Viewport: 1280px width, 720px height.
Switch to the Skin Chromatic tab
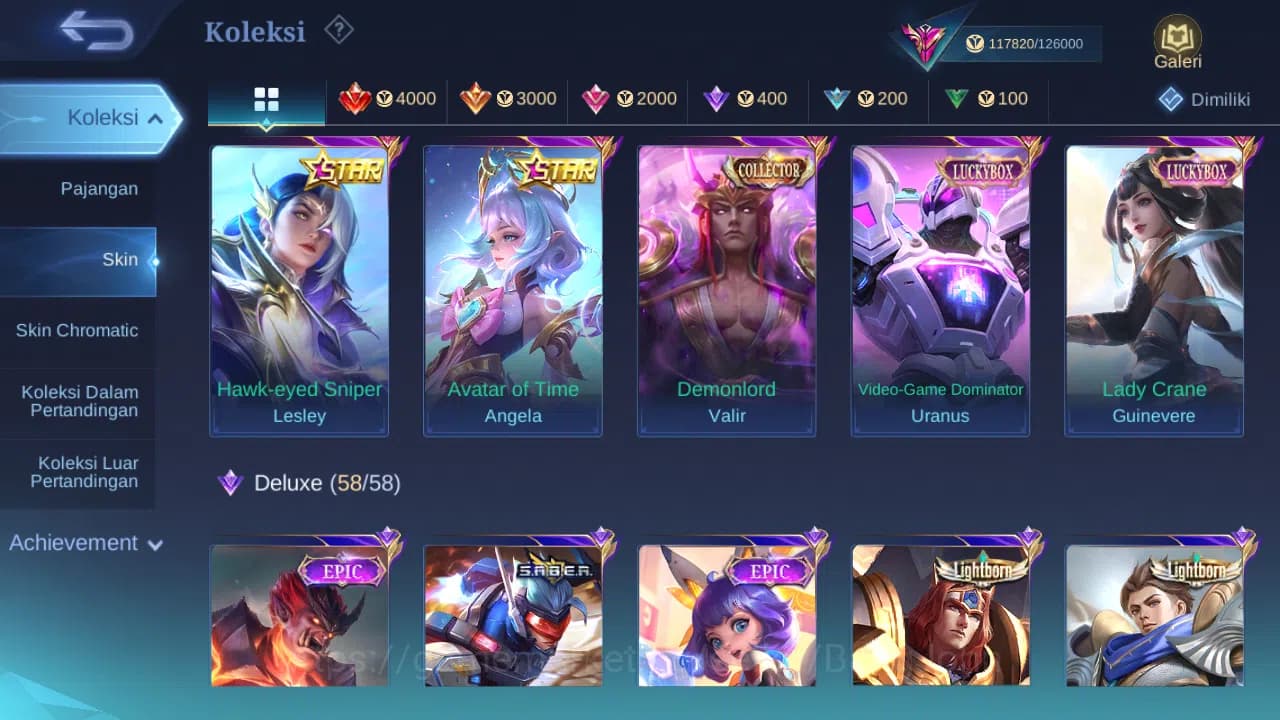point(79,330)
